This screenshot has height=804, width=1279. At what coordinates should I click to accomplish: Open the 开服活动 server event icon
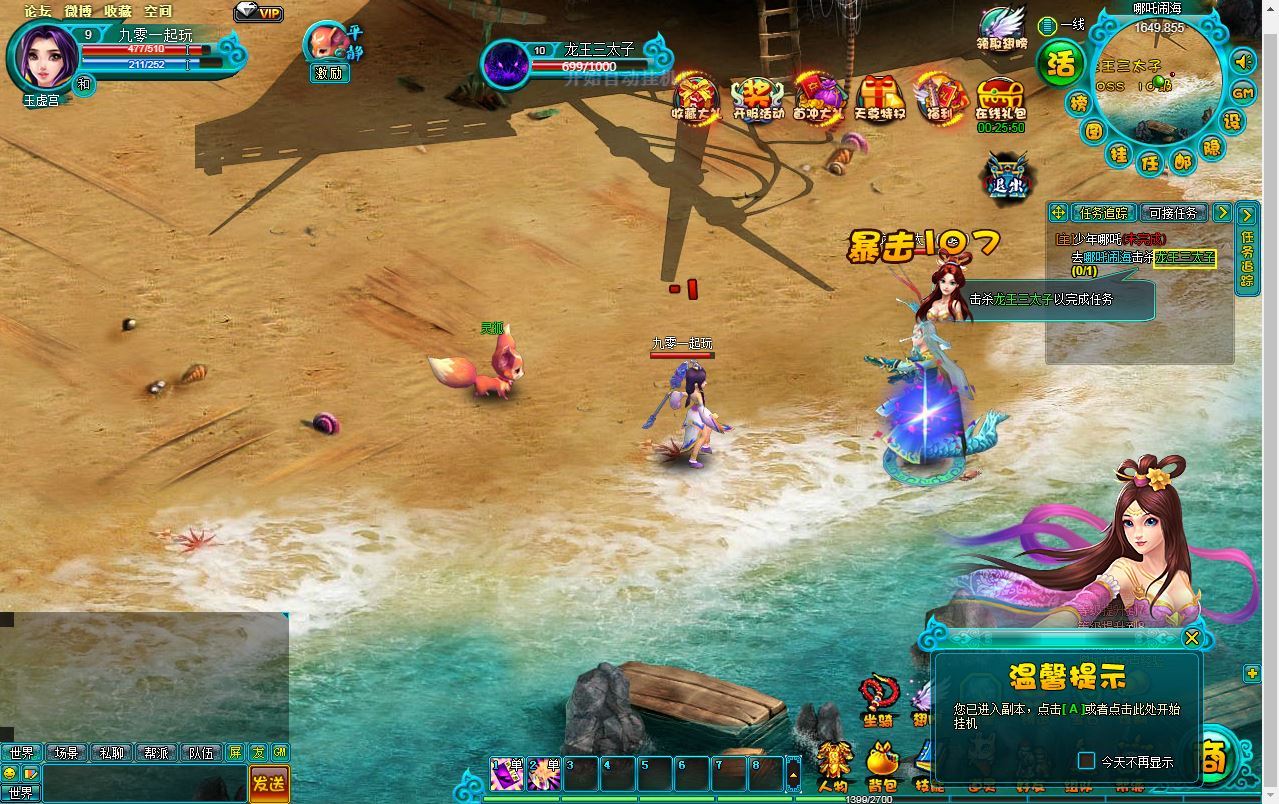(x=758, y=99)
